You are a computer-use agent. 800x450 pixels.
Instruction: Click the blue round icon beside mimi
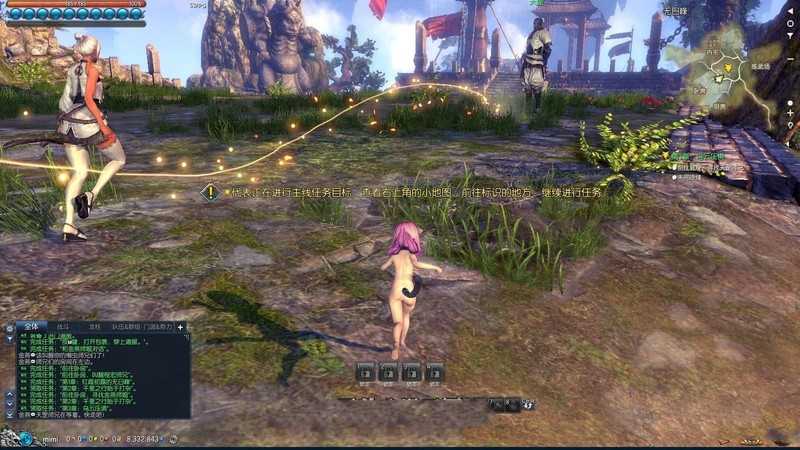(24, 439)
